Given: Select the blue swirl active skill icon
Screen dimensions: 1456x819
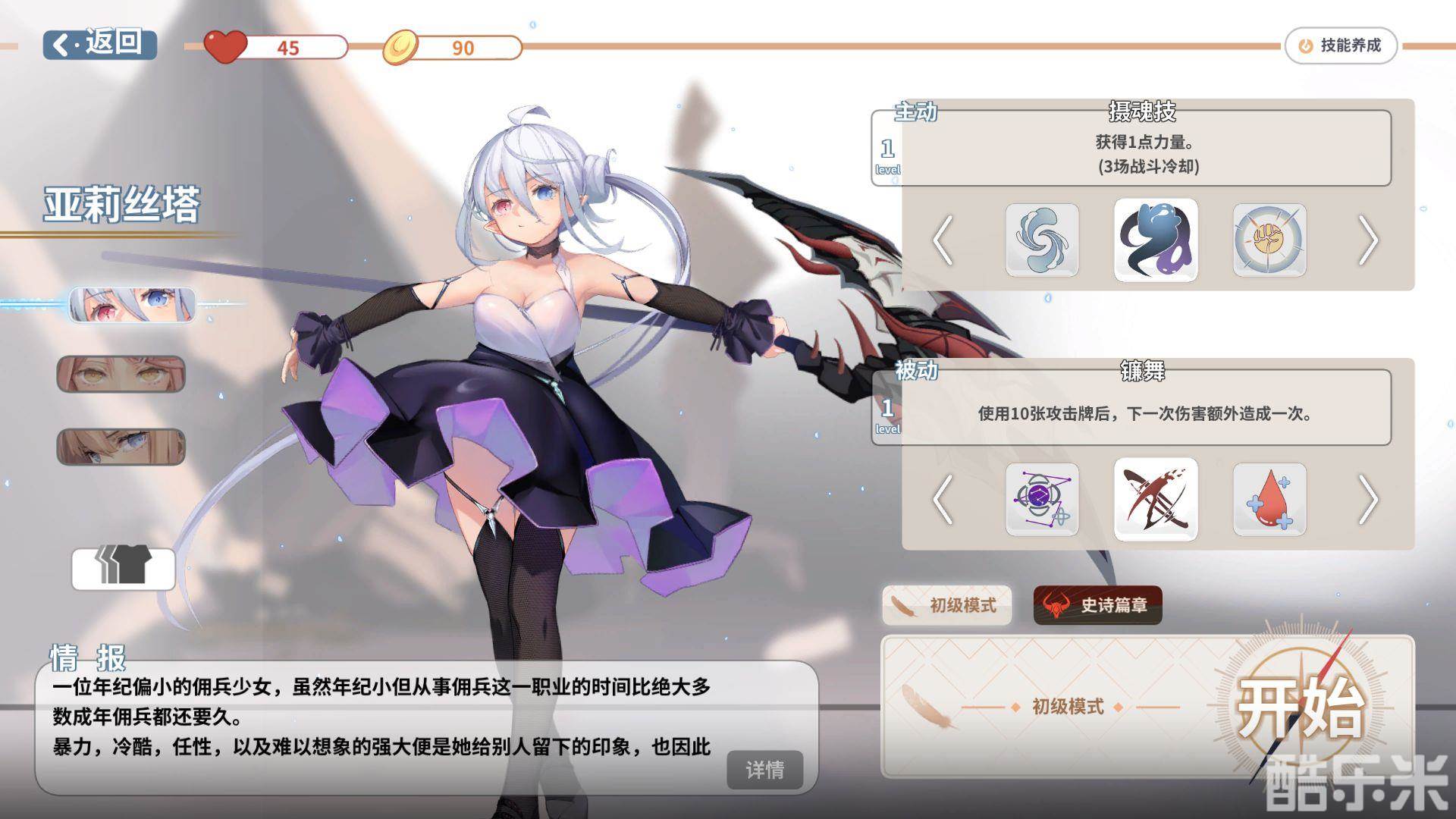Looking at the screenshot, I should point(1040,241).
